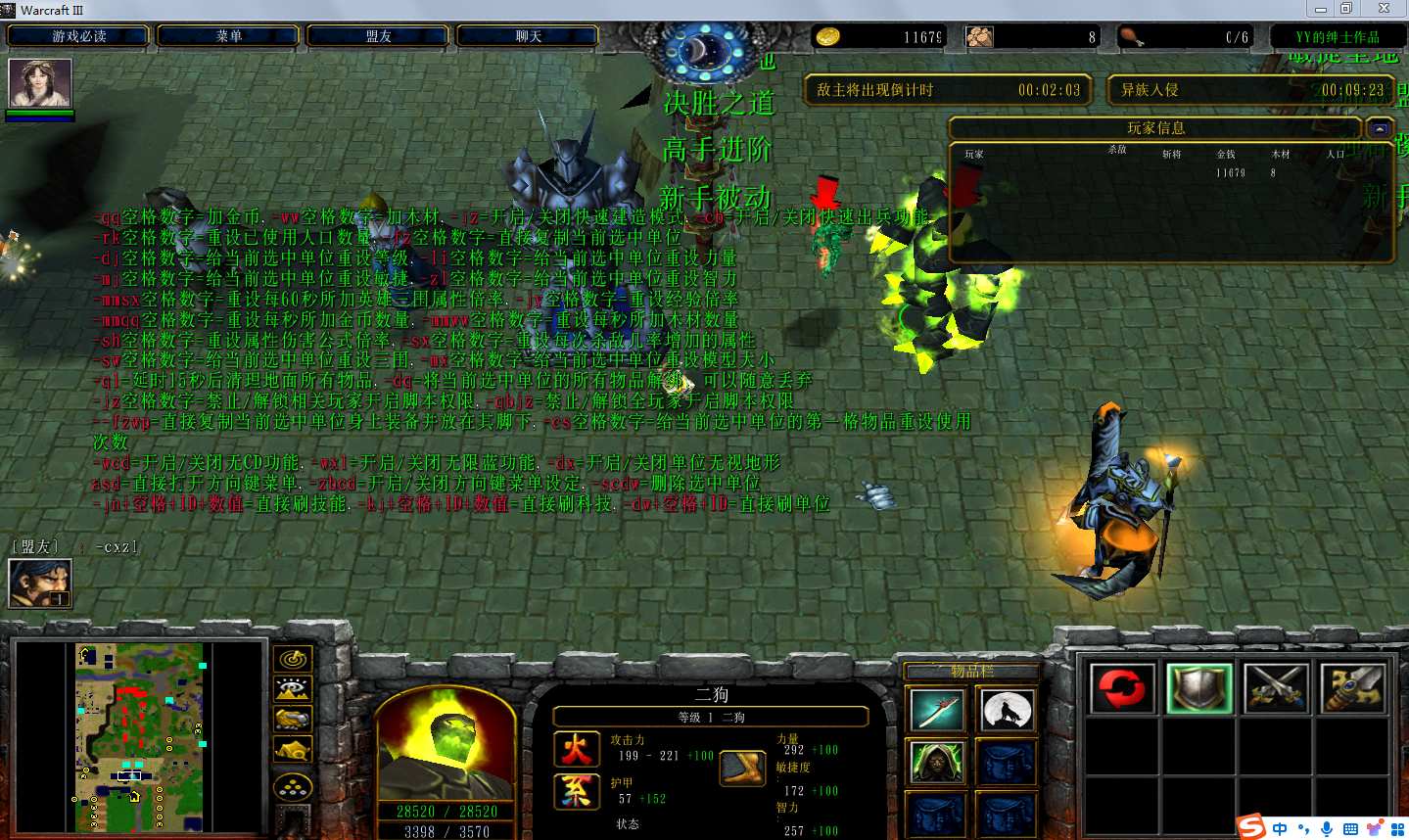1409x840 pixels.
Task: Select the idle worker bearded portrait
Action: point(40,583)
